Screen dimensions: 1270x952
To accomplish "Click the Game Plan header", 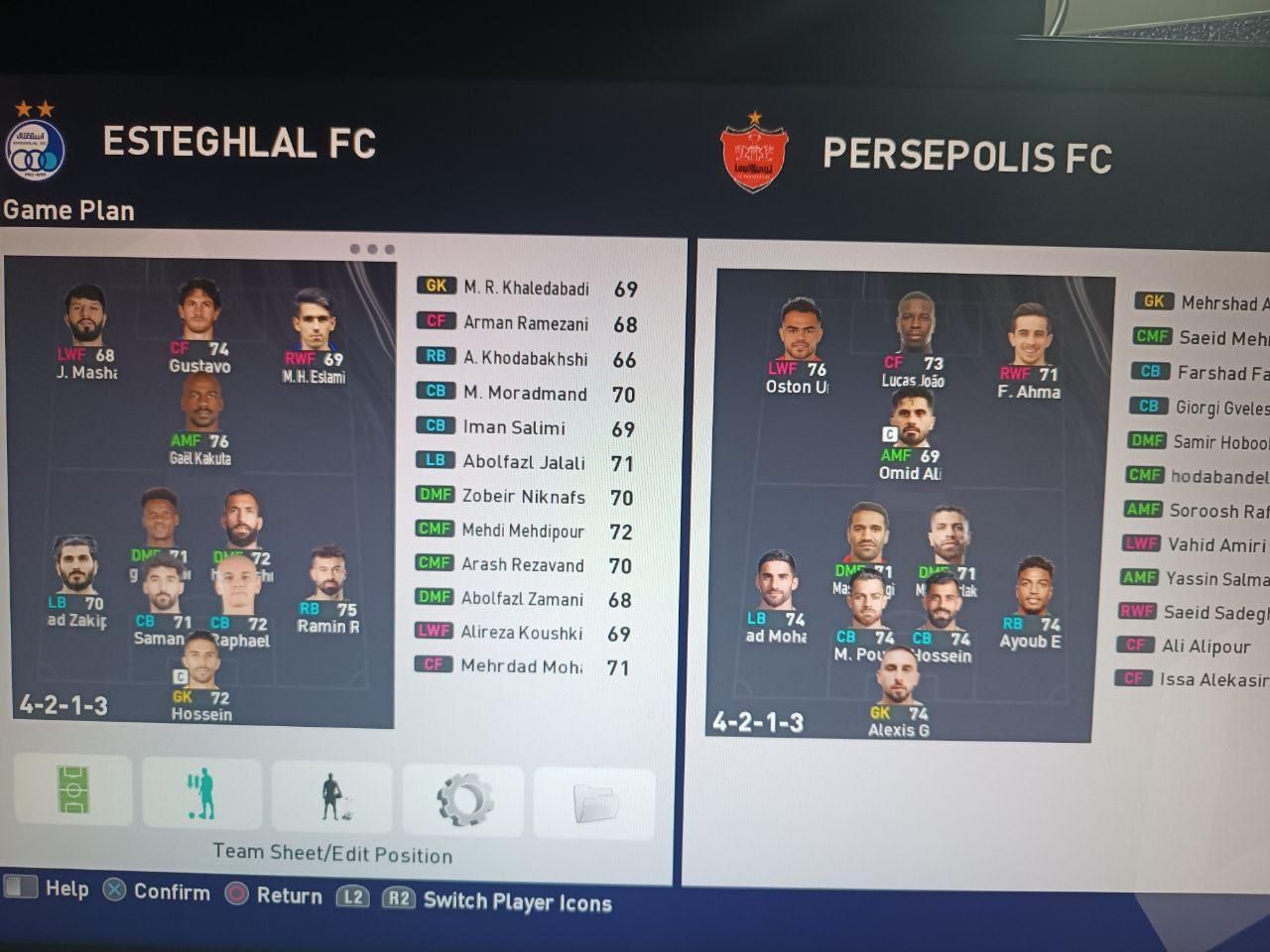I will coord(68,210).
